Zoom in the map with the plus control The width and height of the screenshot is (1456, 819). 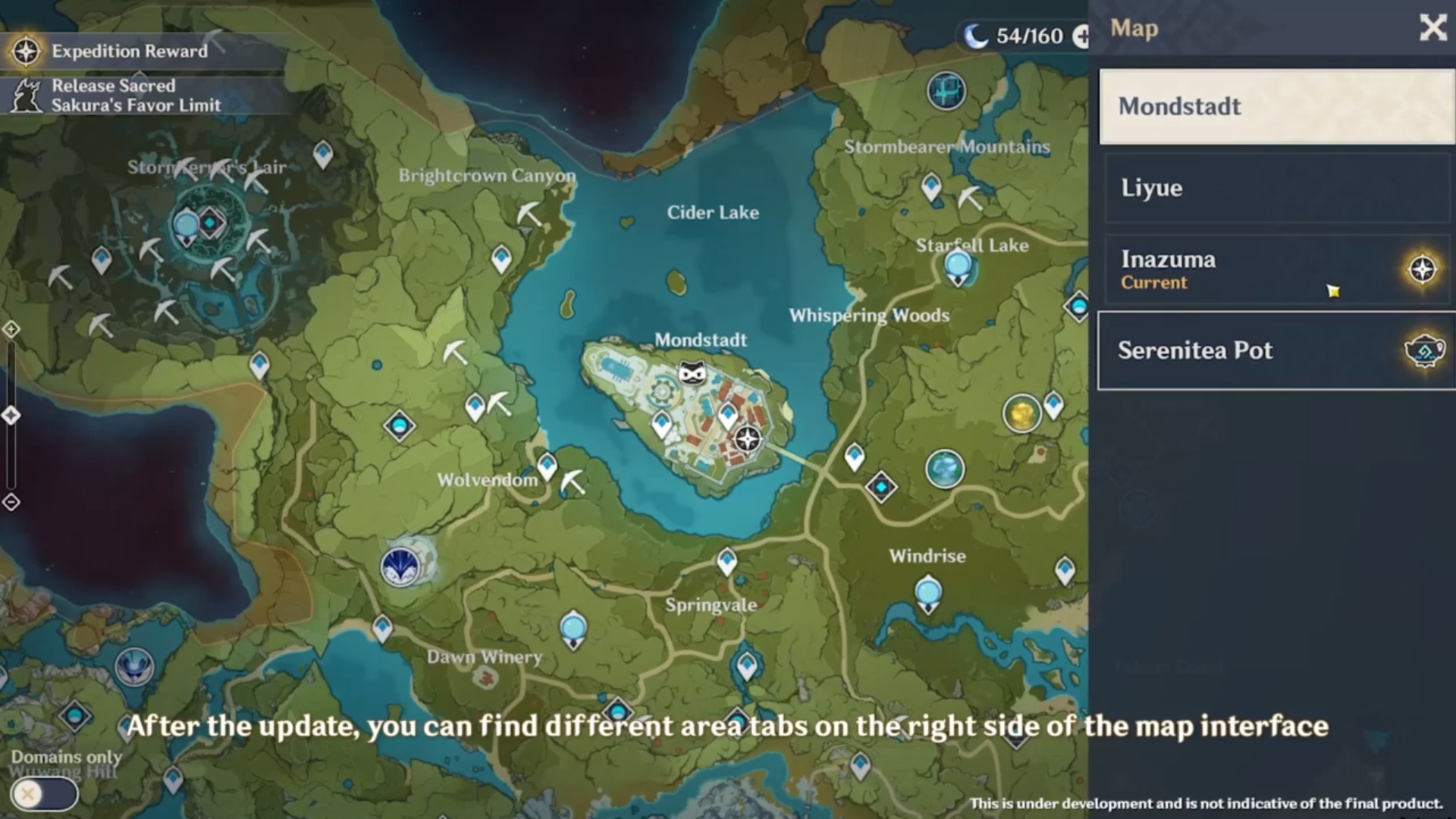tap(11, 329)
